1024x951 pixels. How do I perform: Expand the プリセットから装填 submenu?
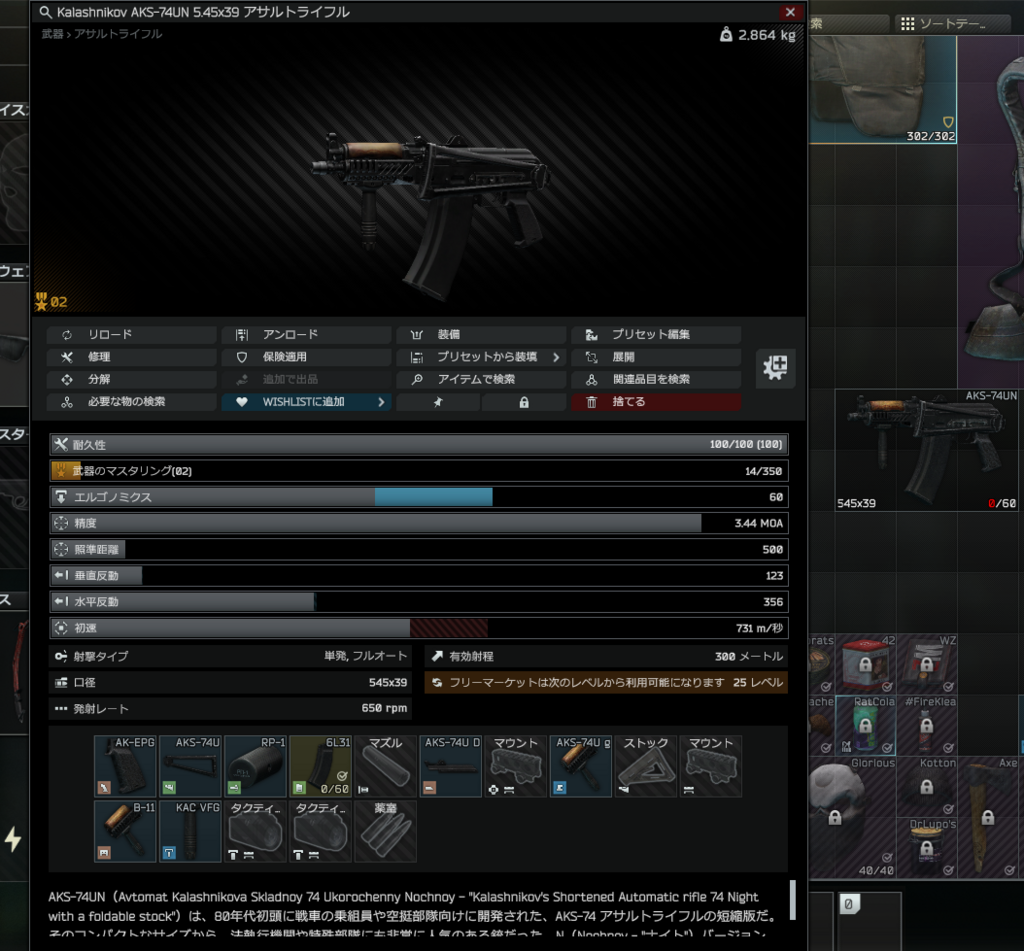point(480,357)
